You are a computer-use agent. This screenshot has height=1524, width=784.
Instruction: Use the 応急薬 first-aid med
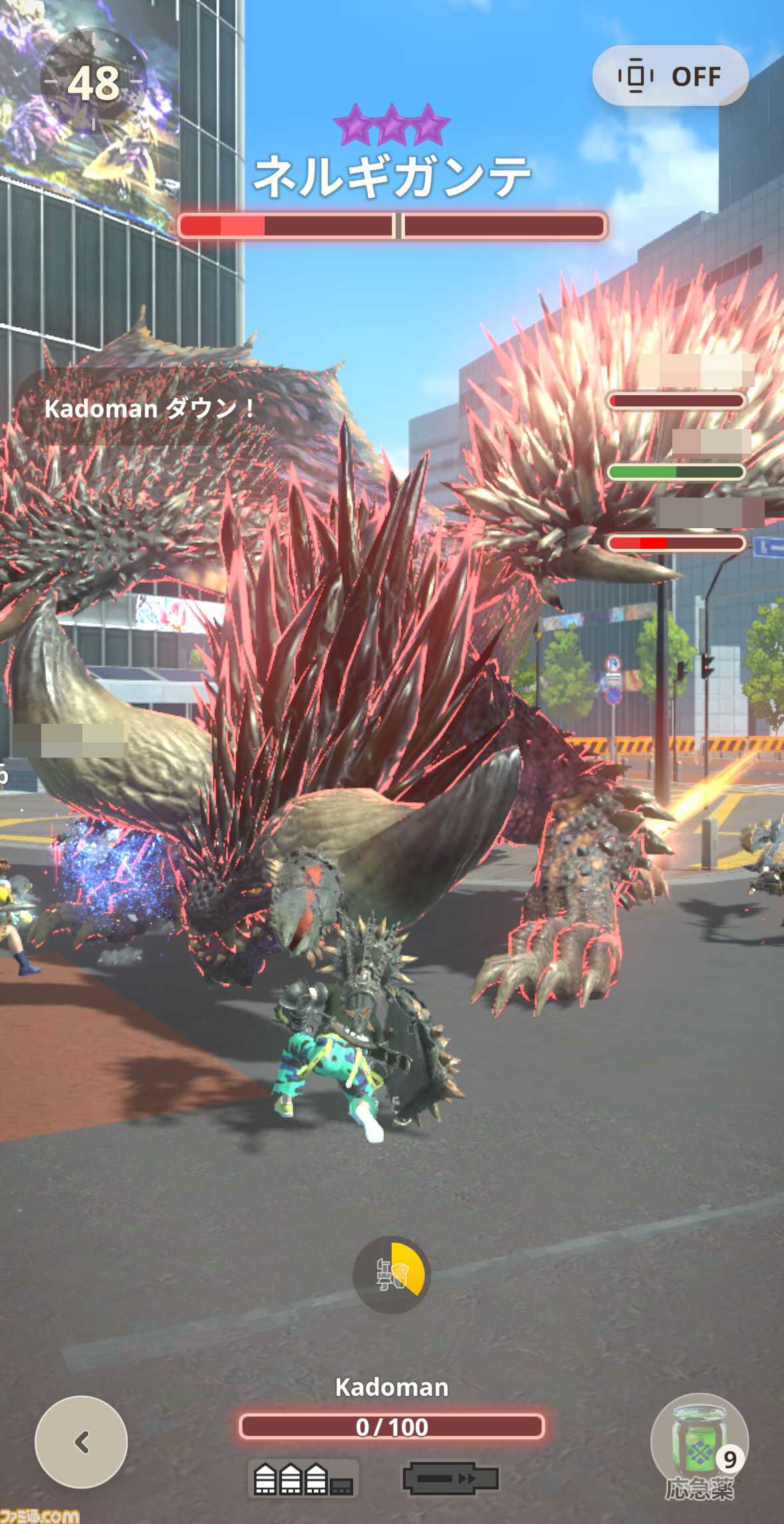(699, 1444)
